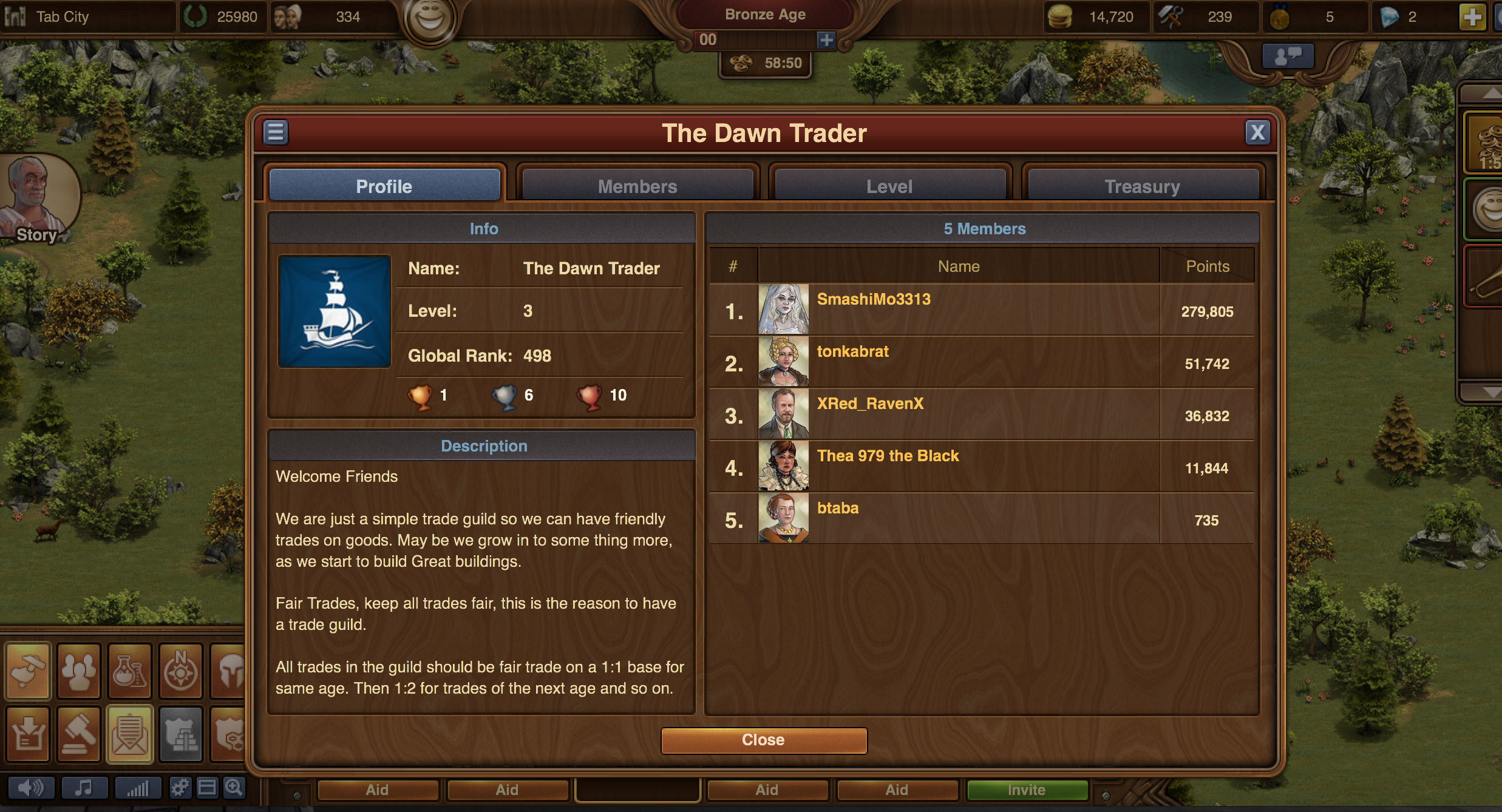
Task: Select the Profile tab
Action: click(384, 186)
